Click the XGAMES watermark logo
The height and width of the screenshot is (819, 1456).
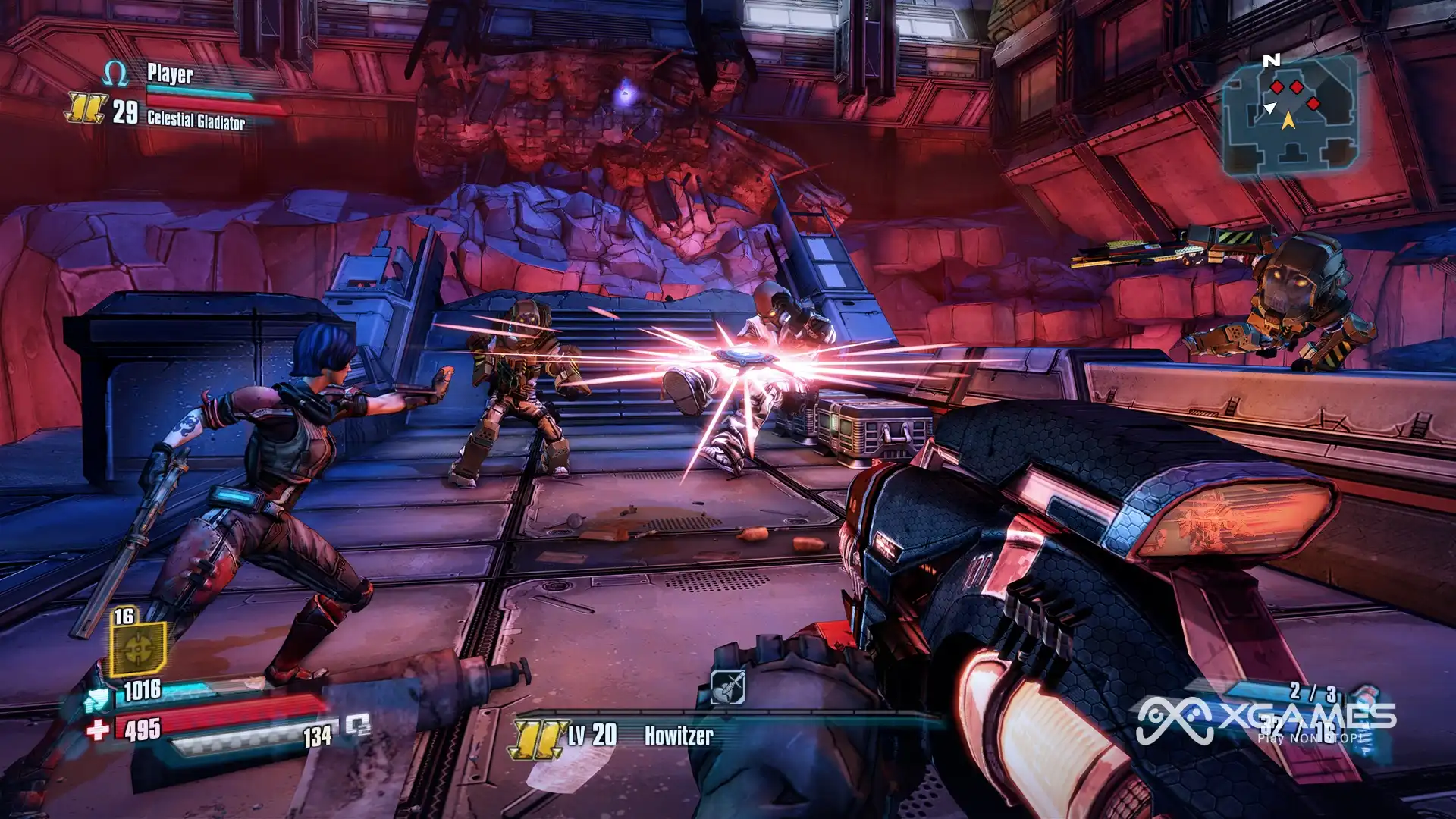pyautogui.click(x=1265, y=720)
